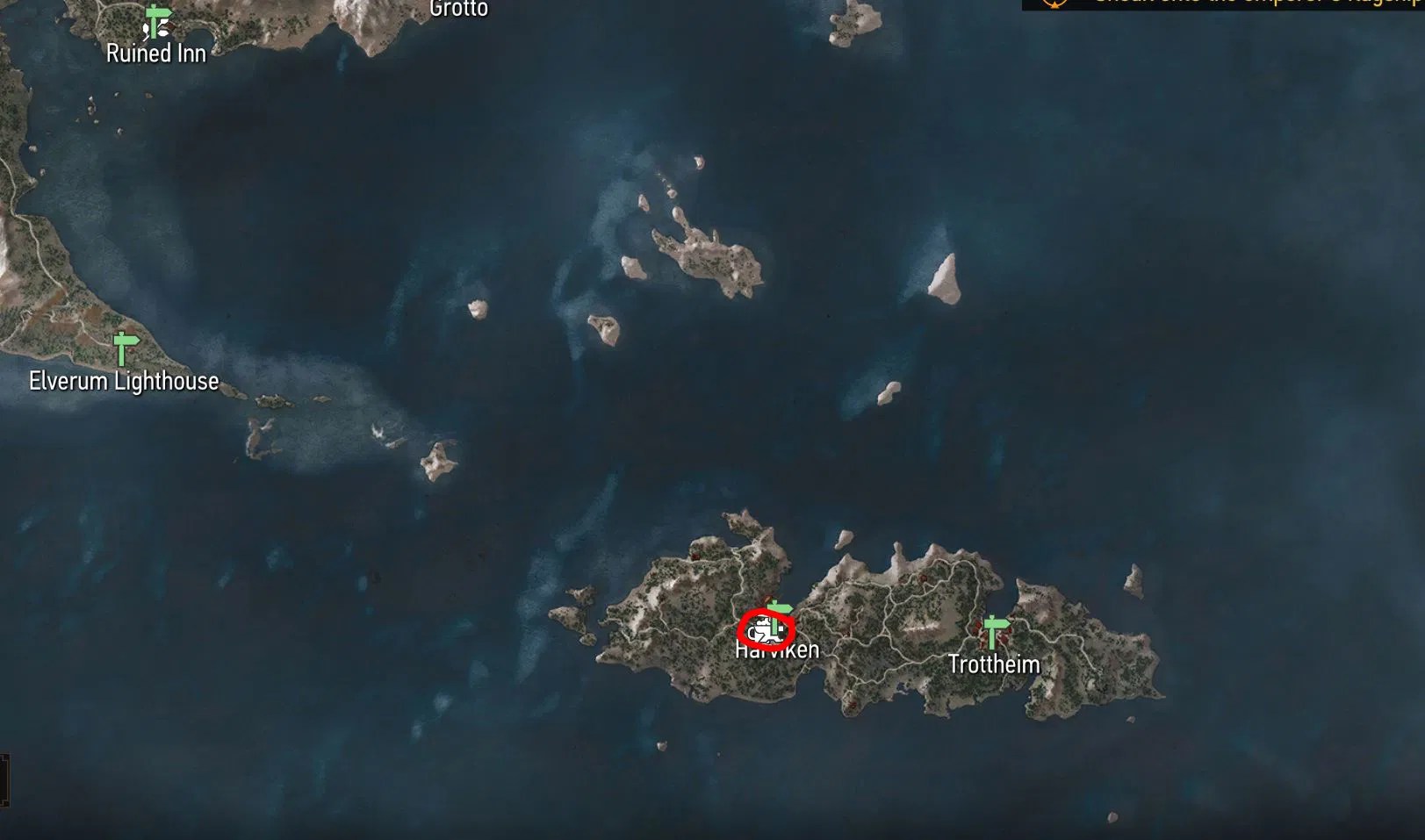1425x840 pixels.
Task: Select the Trottheim fast travel signpost icon
Action: pos(993,630)
